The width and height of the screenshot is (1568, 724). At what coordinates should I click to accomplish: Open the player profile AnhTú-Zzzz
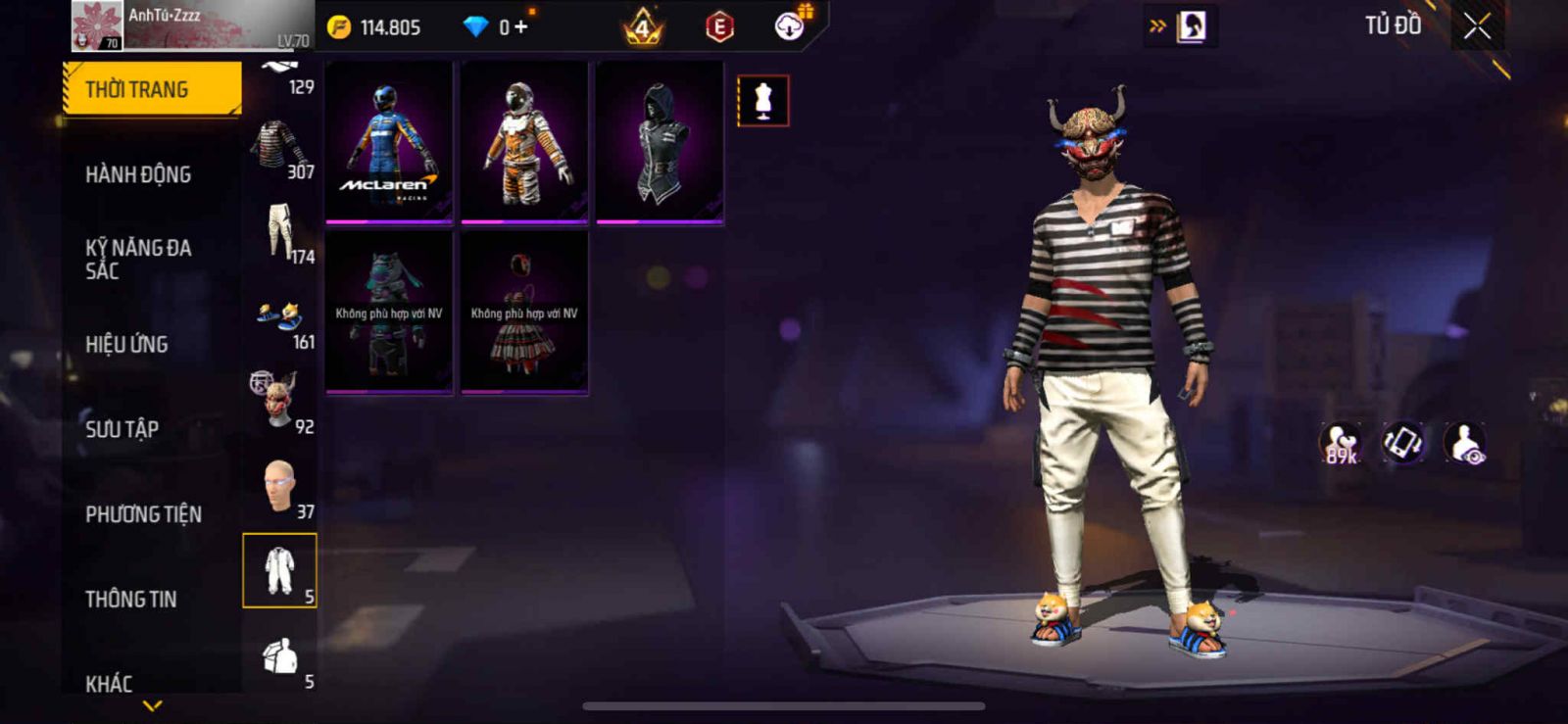[x=191, y=25]
